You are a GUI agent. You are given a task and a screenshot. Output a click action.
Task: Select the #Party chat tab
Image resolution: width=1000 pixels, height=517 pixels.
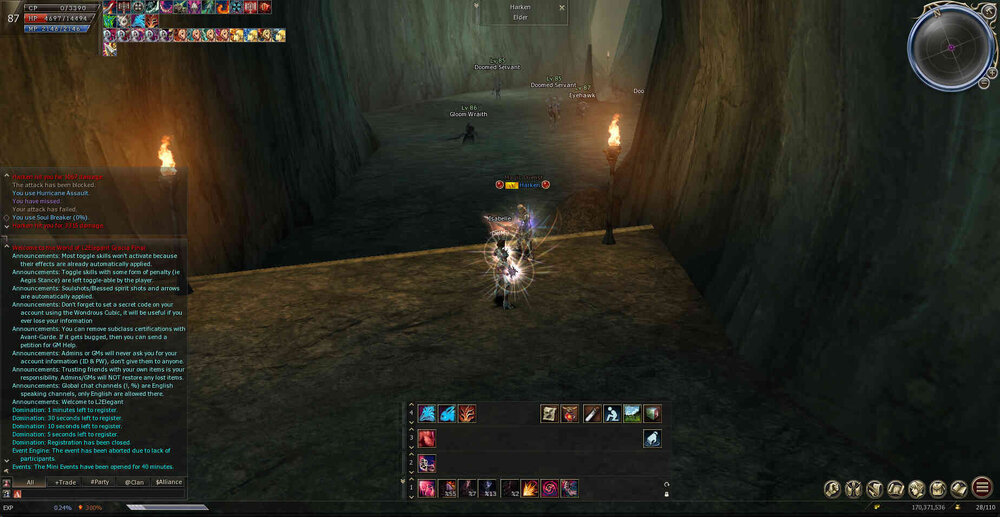(100, 482)
